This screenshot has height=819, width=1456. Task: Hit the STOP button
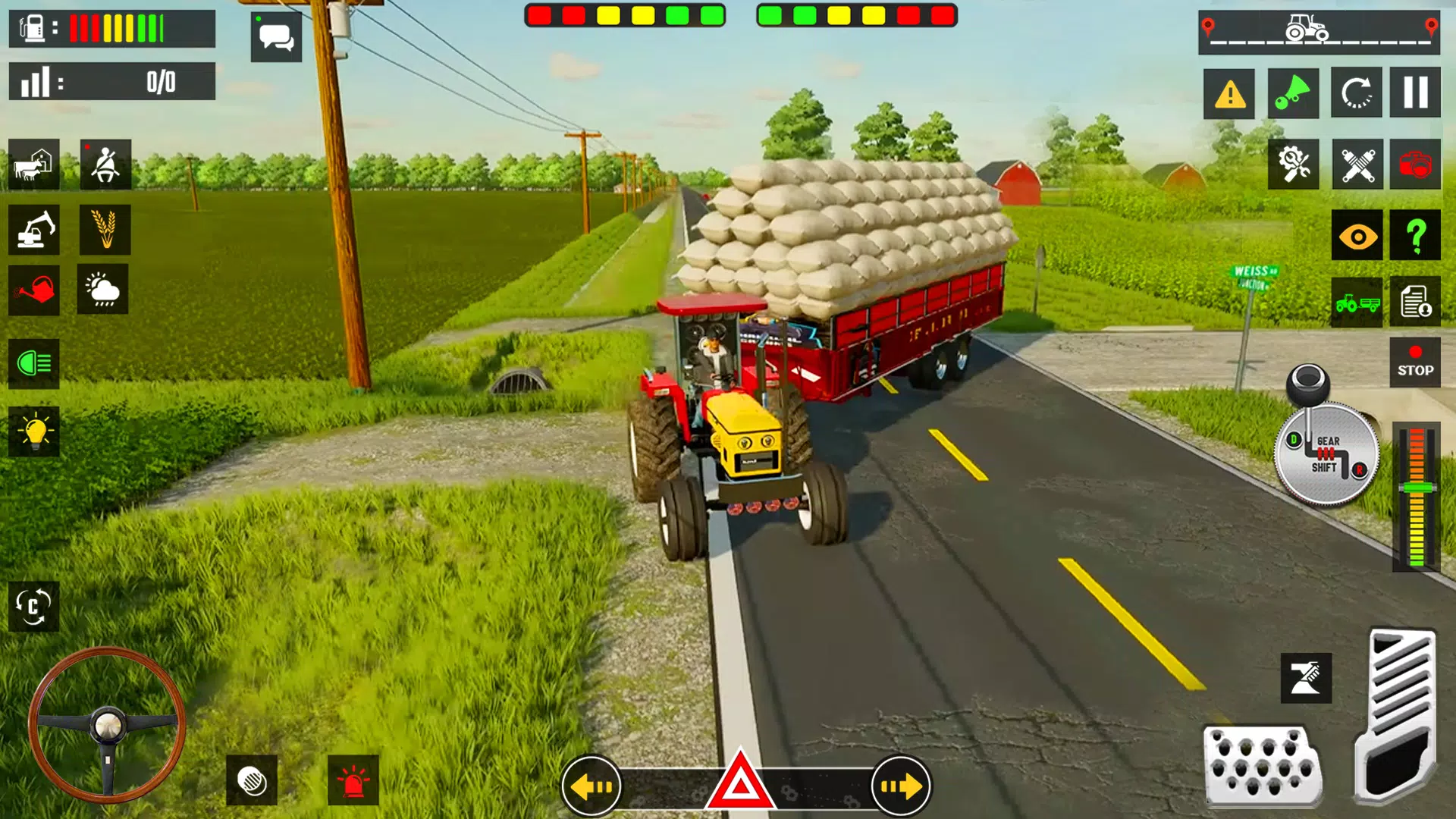coord(1415,362)
